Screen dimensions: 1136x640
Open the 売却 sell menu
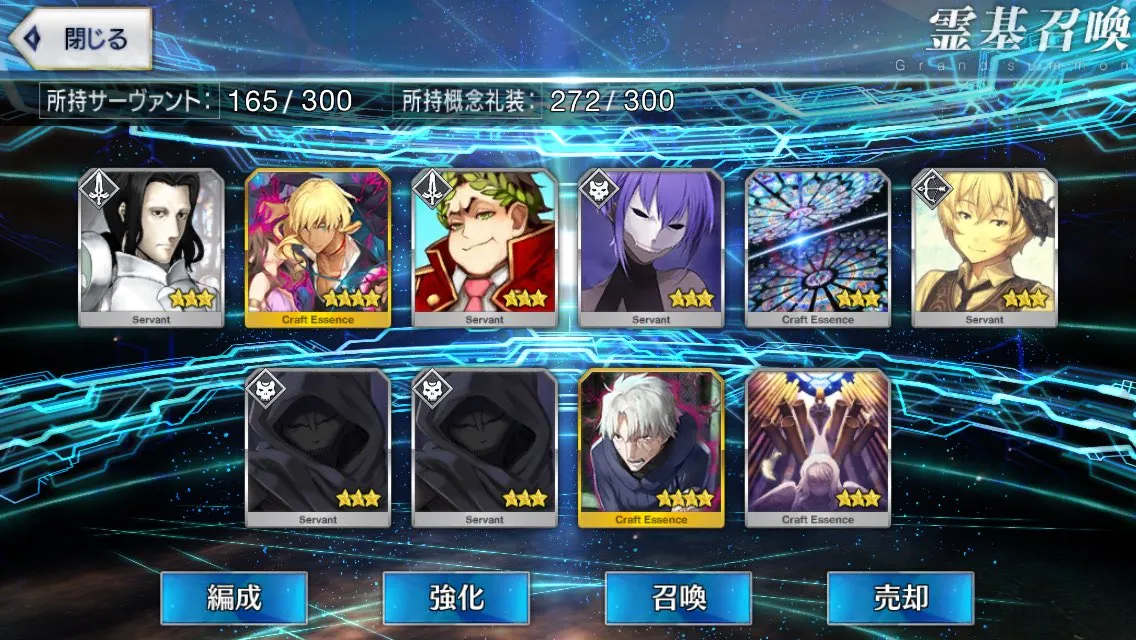click(x=900, y=598)
